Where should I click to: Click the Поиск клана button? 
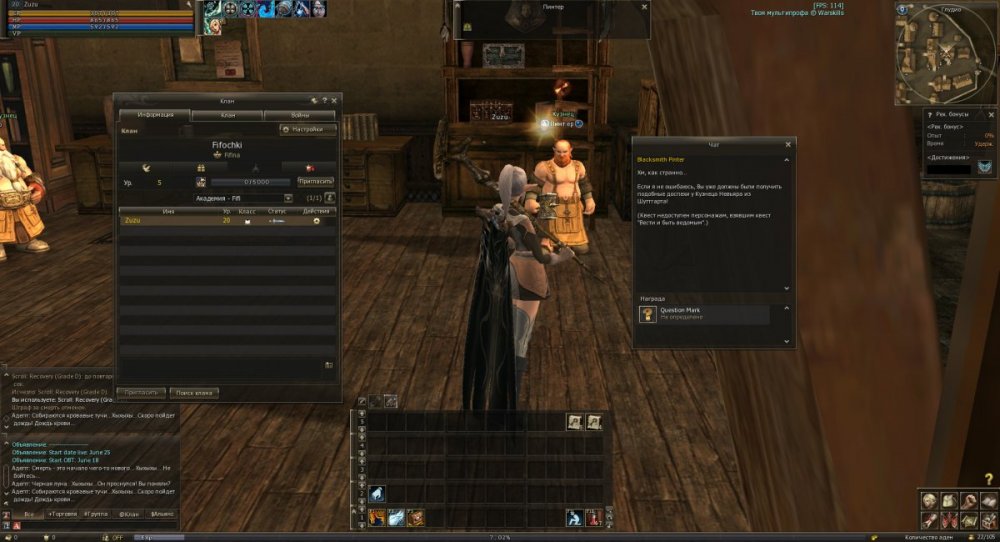[x=193, y=393]
